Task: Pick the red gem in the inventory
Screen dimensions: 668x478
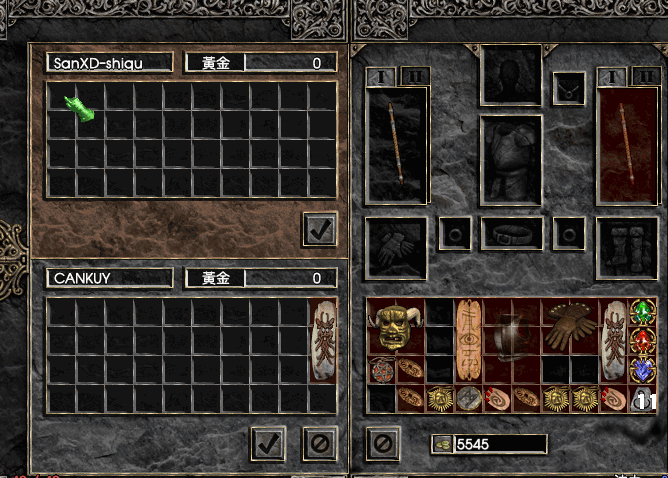Action: pos(642,341)
